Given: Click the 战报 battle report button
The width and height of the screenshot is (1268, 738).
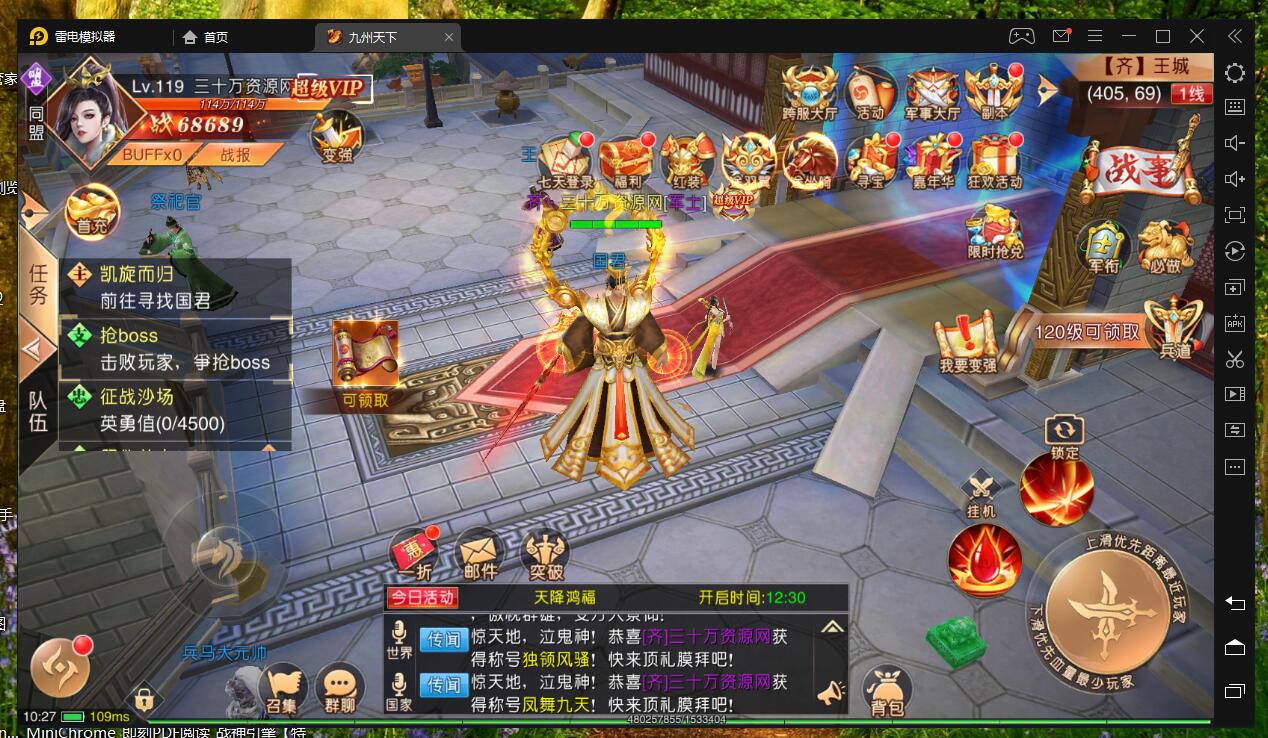Looking at the screenshot, I should click(x=236, y=155).
